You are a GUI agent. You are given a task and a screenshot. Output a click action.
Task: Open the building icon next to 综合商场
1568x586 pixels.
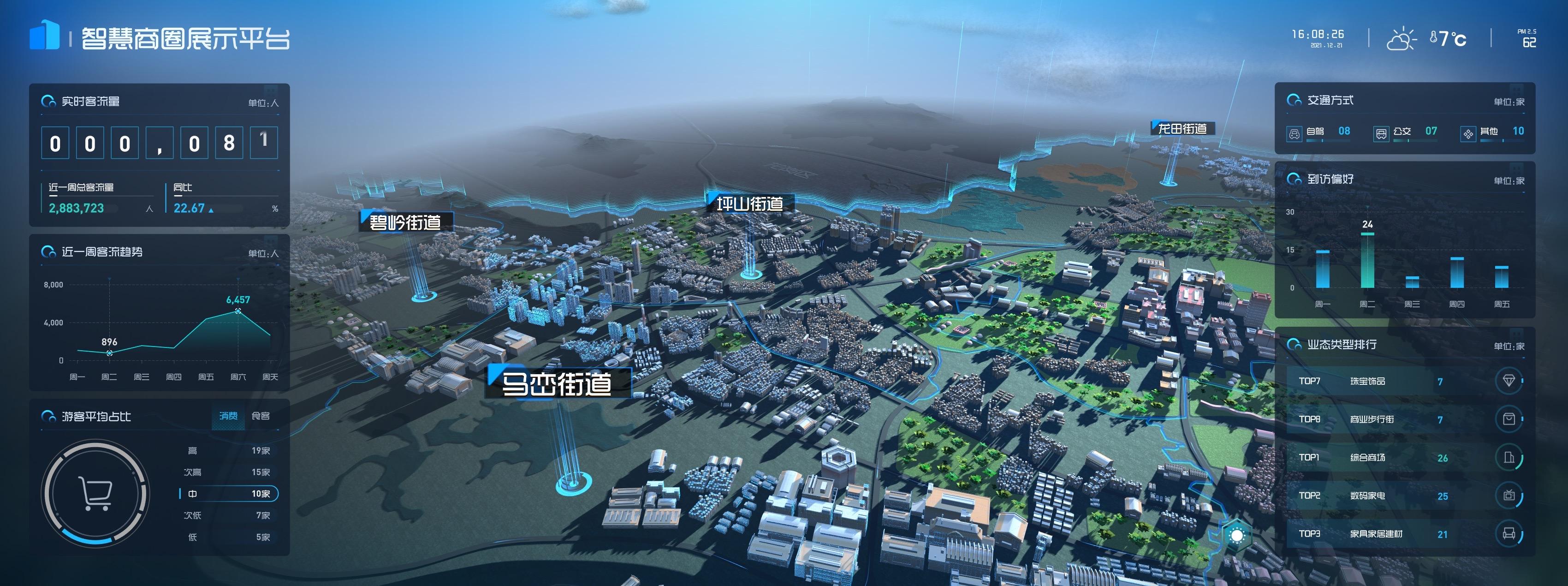1509,457
